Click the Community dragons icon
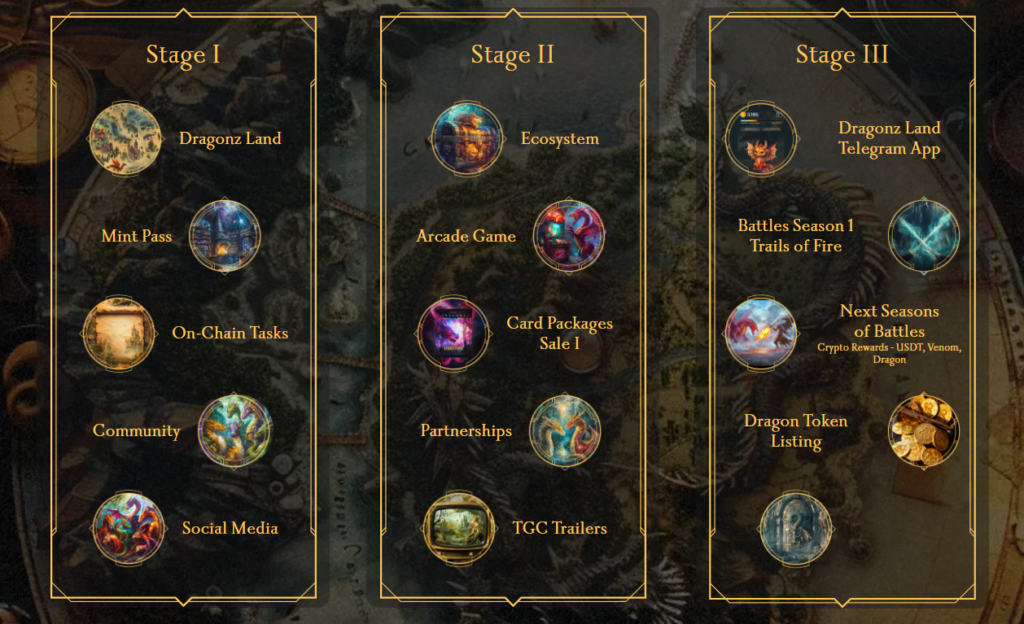Viewport: 1024px width, 624px height. coord(235,431)
